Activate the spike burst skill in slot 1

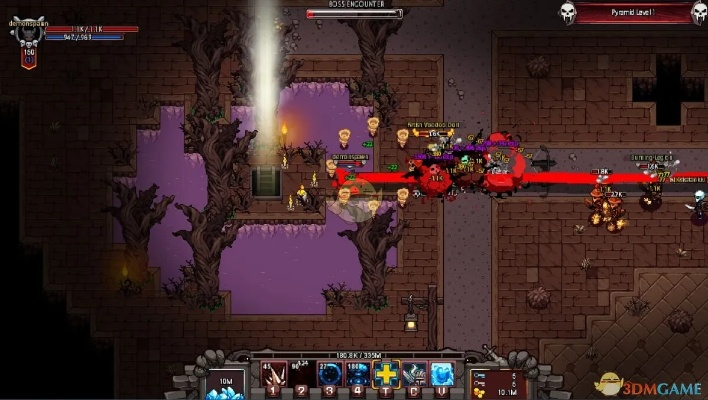272,374
